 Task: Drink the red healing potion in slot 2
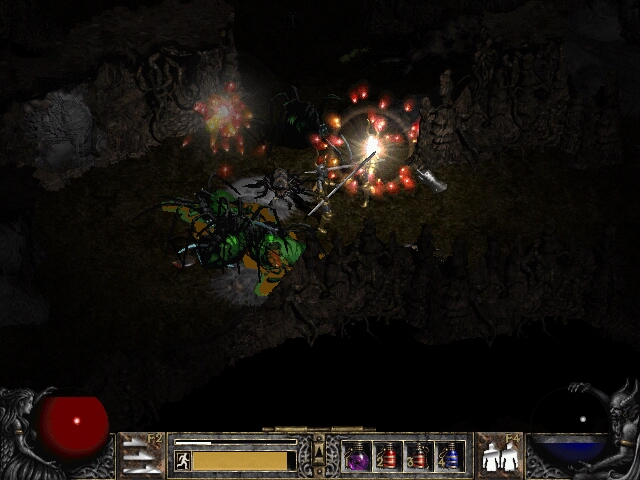pos(388,456)
